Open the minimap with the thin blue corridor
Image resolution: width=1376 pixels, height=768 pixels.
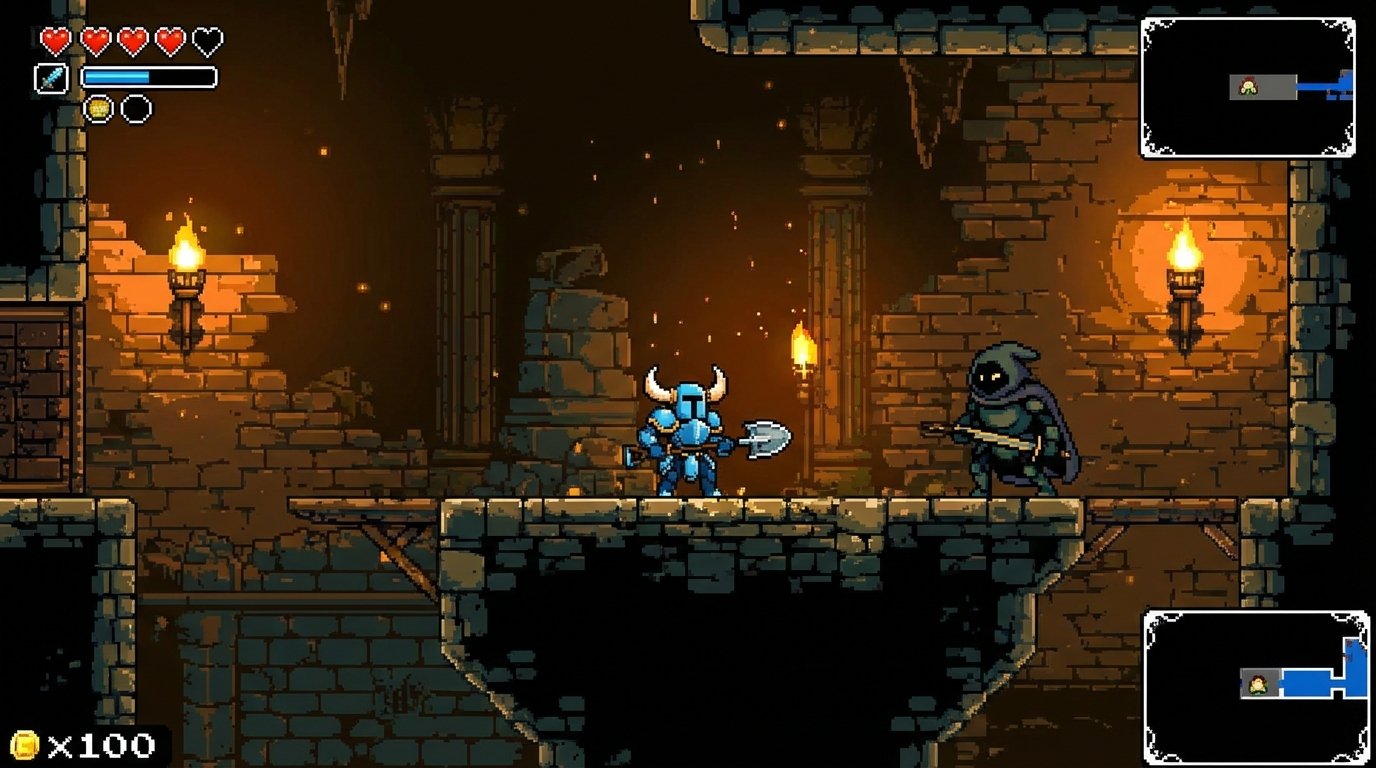[1248, 87]
